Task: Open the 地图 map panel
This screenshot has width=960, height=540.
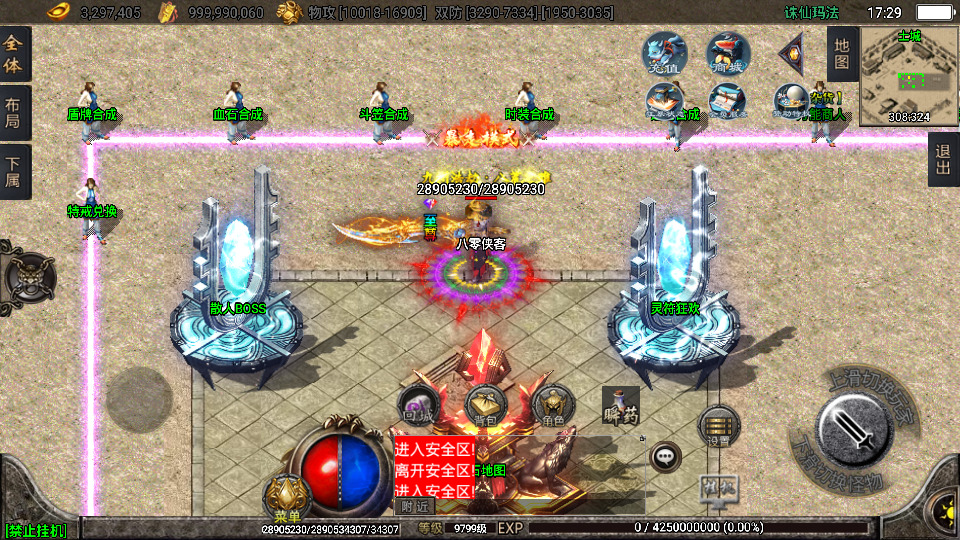Action: click(x=842, y=54)
